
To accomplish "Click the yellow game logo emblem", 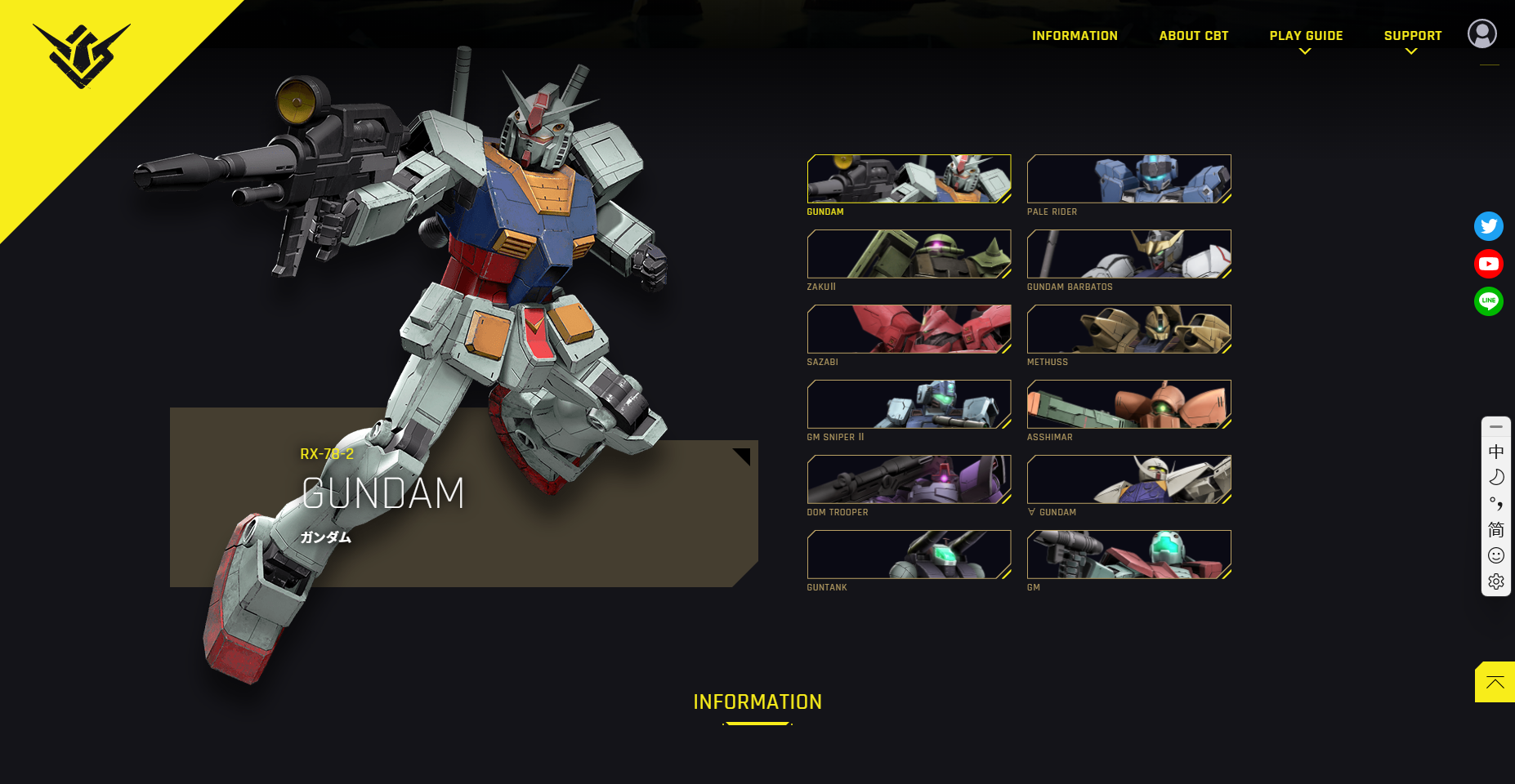I will 81,55.
